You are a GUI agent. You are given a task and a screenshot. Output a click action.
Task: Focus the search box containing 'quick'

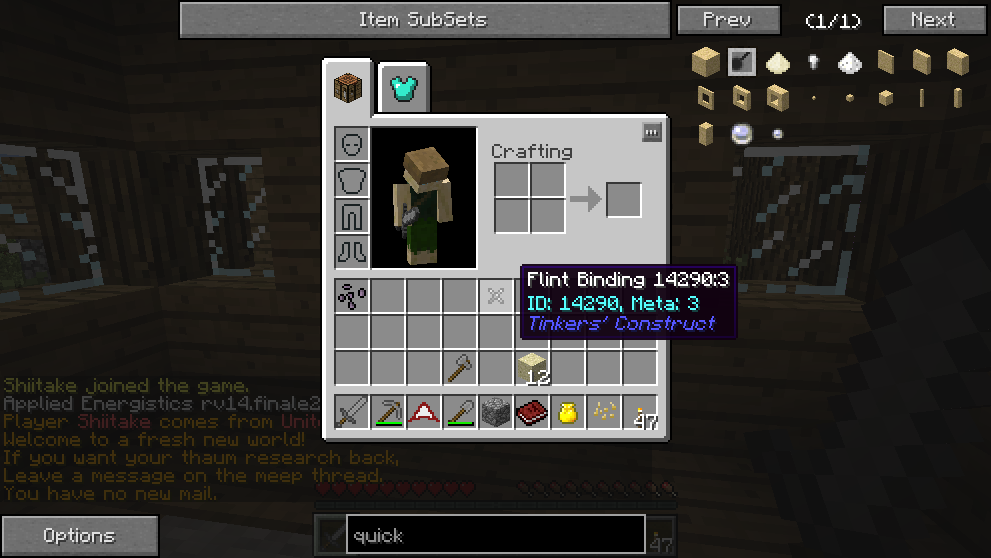tap(495, 535)
